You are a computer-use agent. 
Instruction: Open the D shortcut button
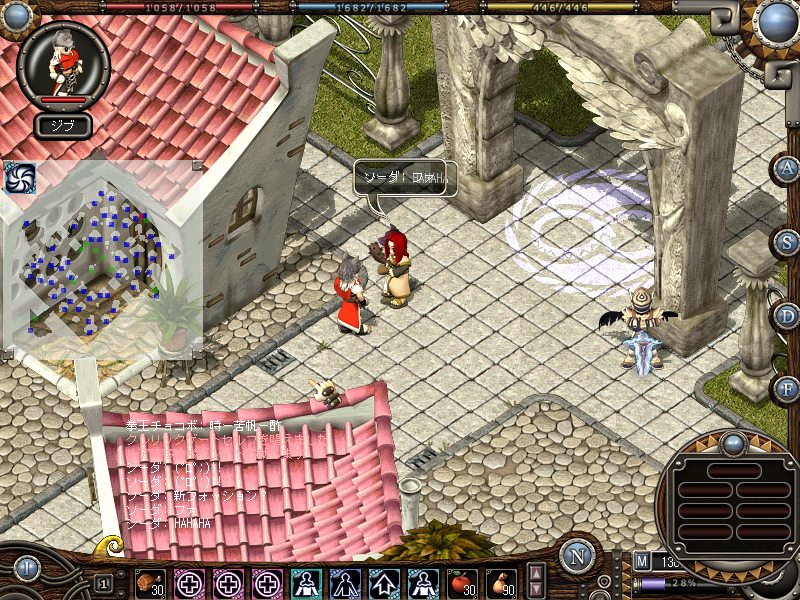tap(787, 316)
